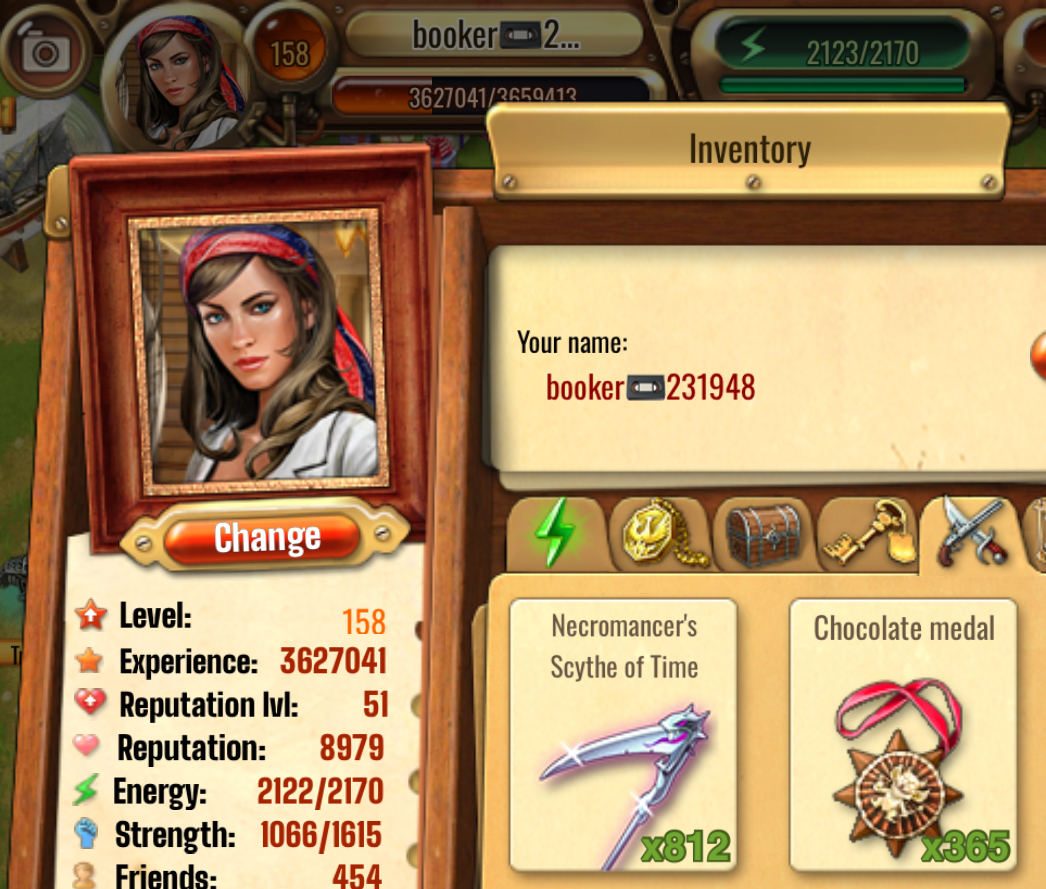Select the sword and pistol weapons tab
The image size is (1046, 889).
pyautogui.click(x=966, y=533)
